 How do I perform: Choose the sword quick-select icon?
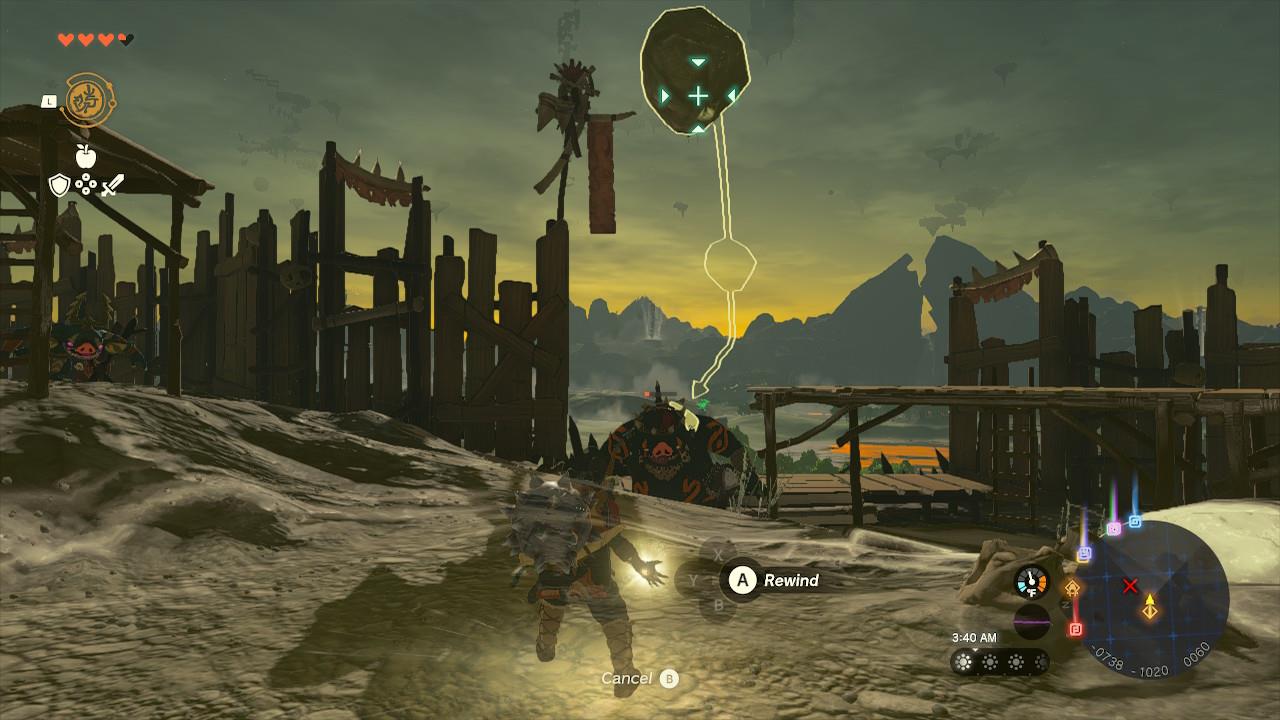tap(112, 185)
